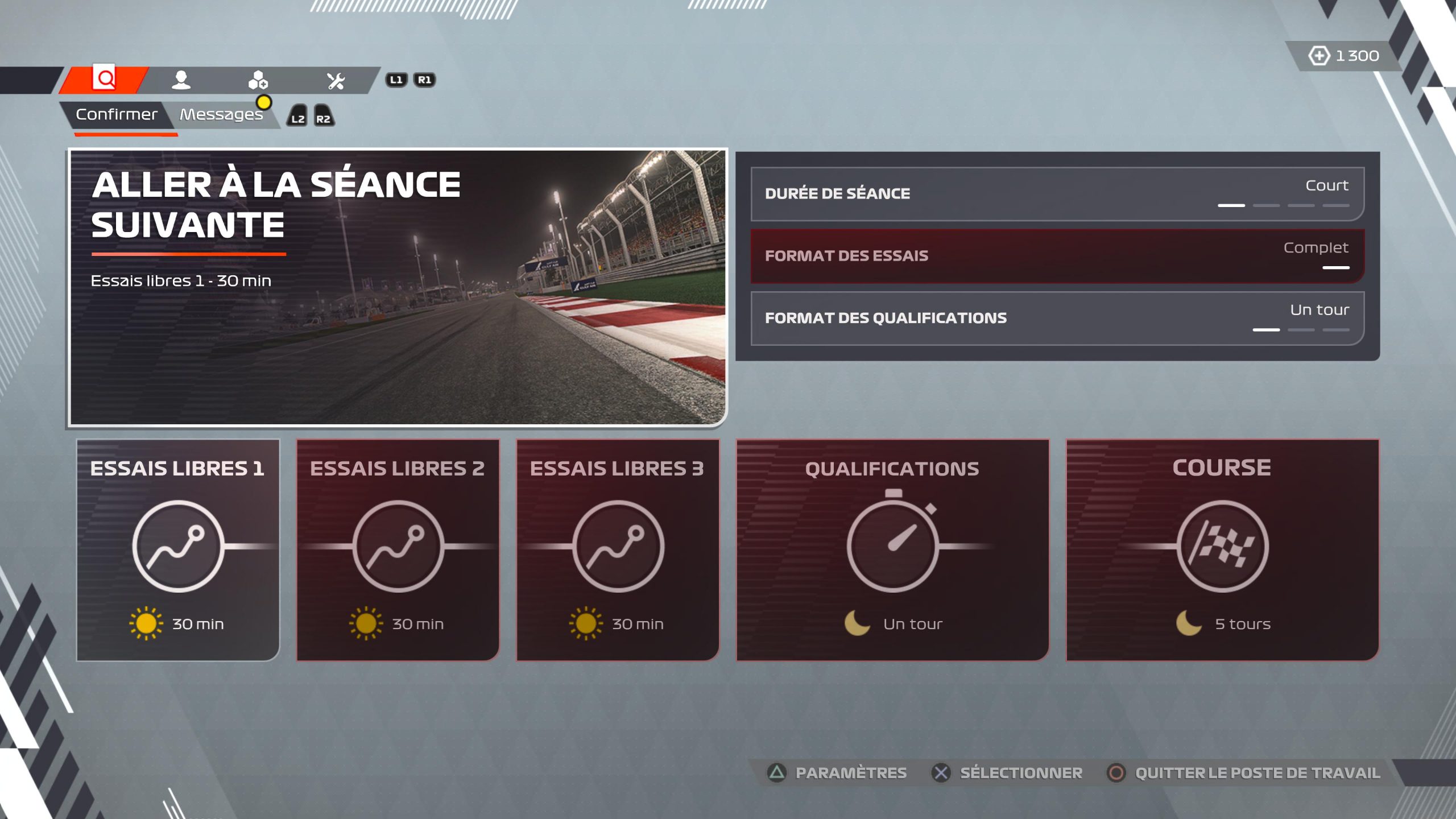Viewport: 1456px width, 819px height.
Task: Open the Confirmer tab
Action: click(117, 115)
